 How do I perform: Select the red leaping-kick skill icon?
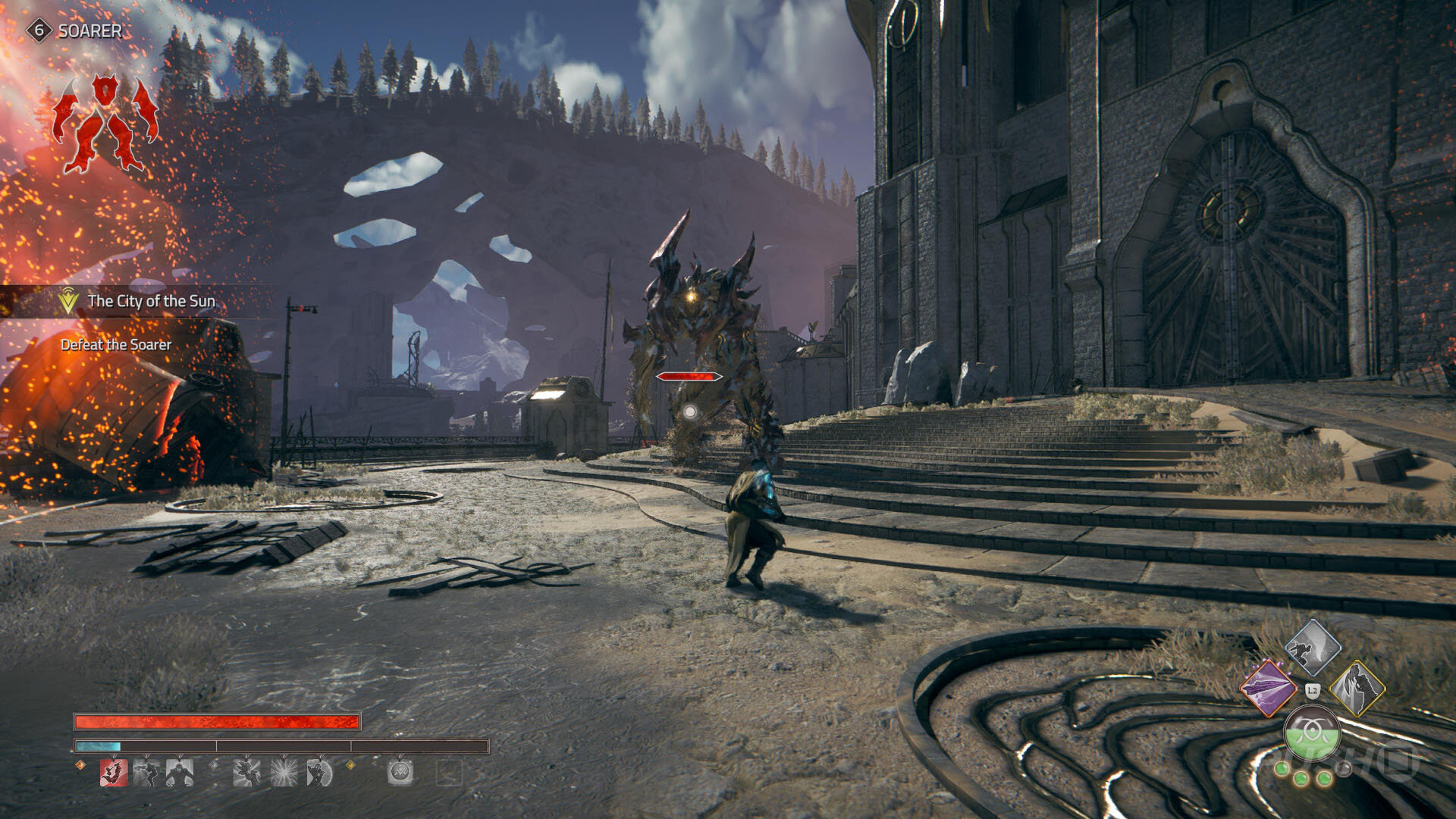coord(114,773)
